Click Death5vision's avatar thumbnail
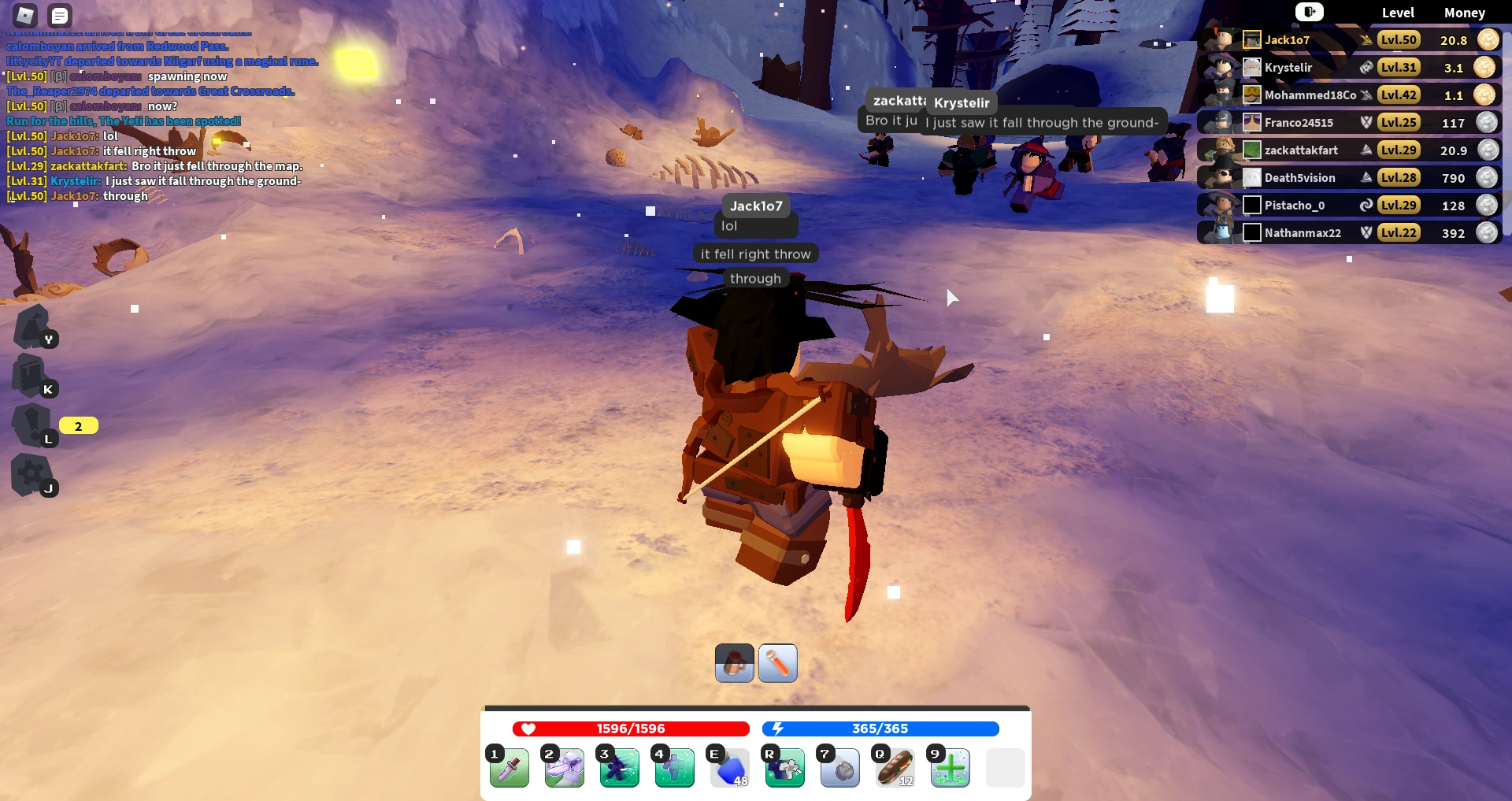1512x801 pixels. coord(1251,177)
